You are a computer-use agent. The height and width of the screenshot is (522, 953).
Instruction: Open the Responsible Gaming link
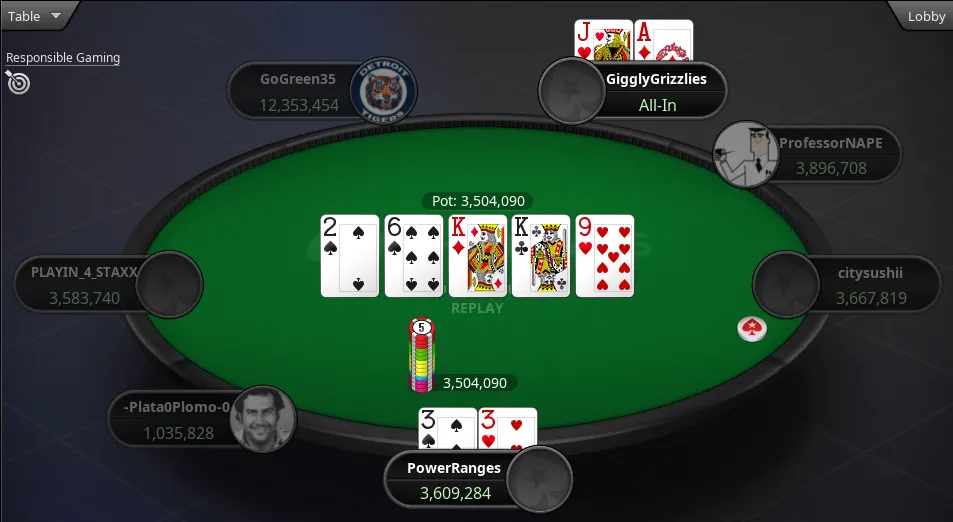pos(63,58)
